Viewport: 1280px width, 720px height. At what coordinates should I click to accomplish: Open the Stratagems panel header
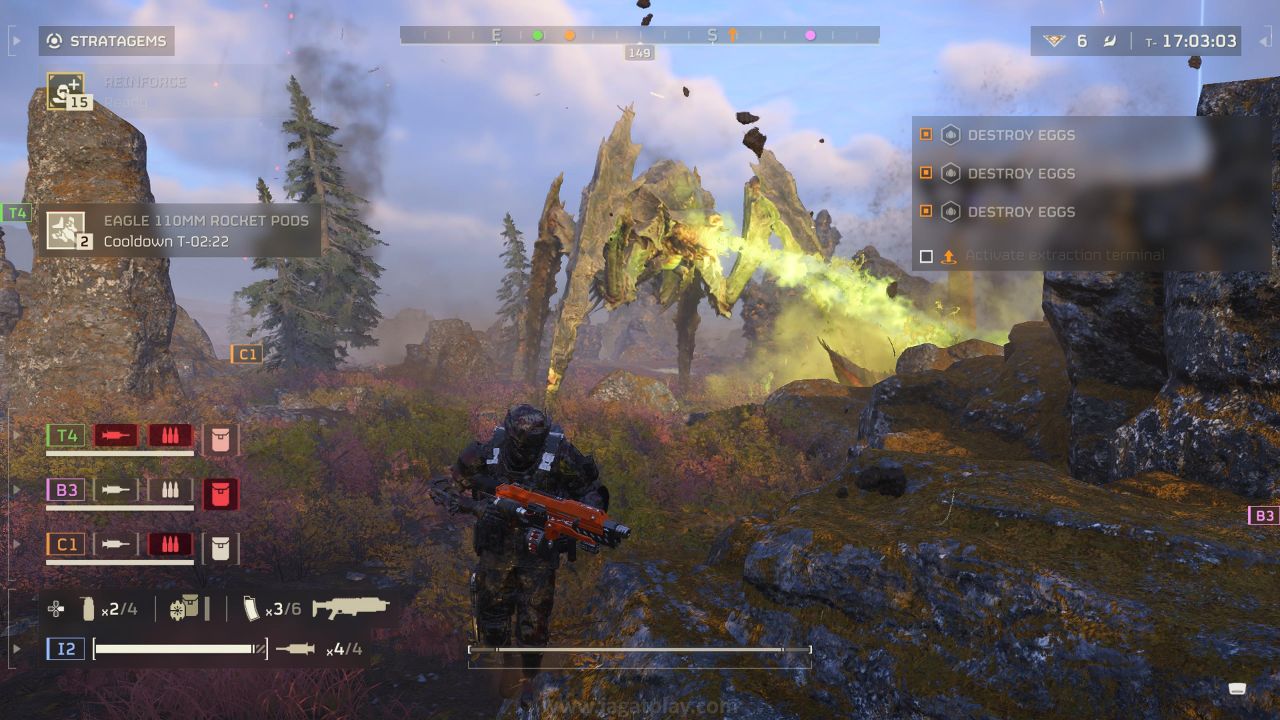coord(106,41)
